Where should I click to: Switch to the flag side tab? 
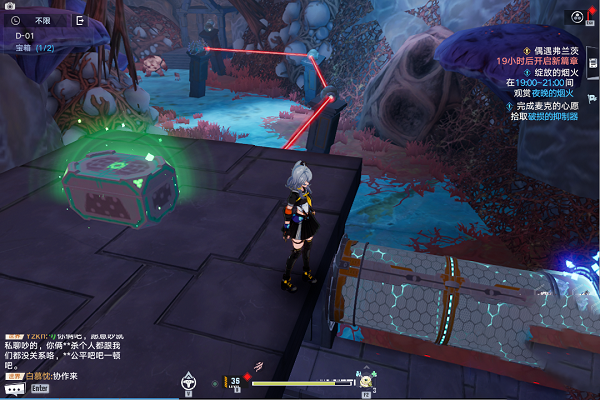(593, 97)
